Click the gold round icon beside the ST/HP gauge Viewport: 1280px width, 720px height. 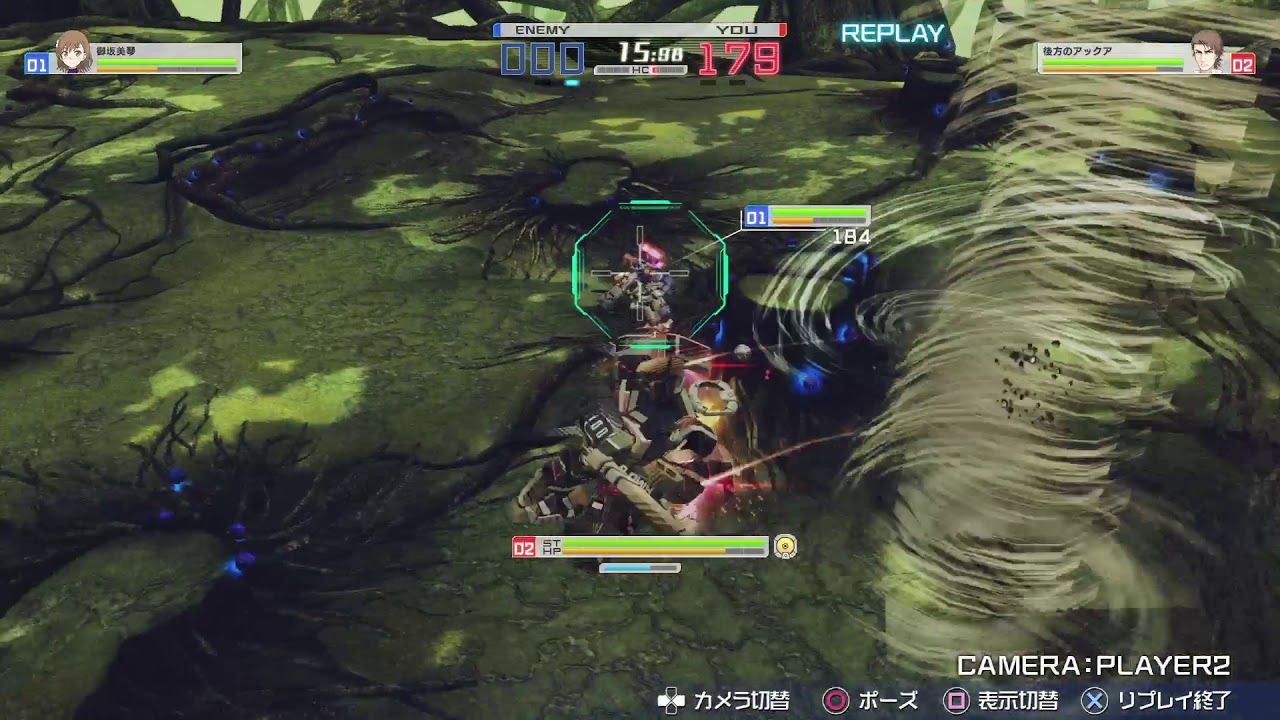(x=785, y=546)
